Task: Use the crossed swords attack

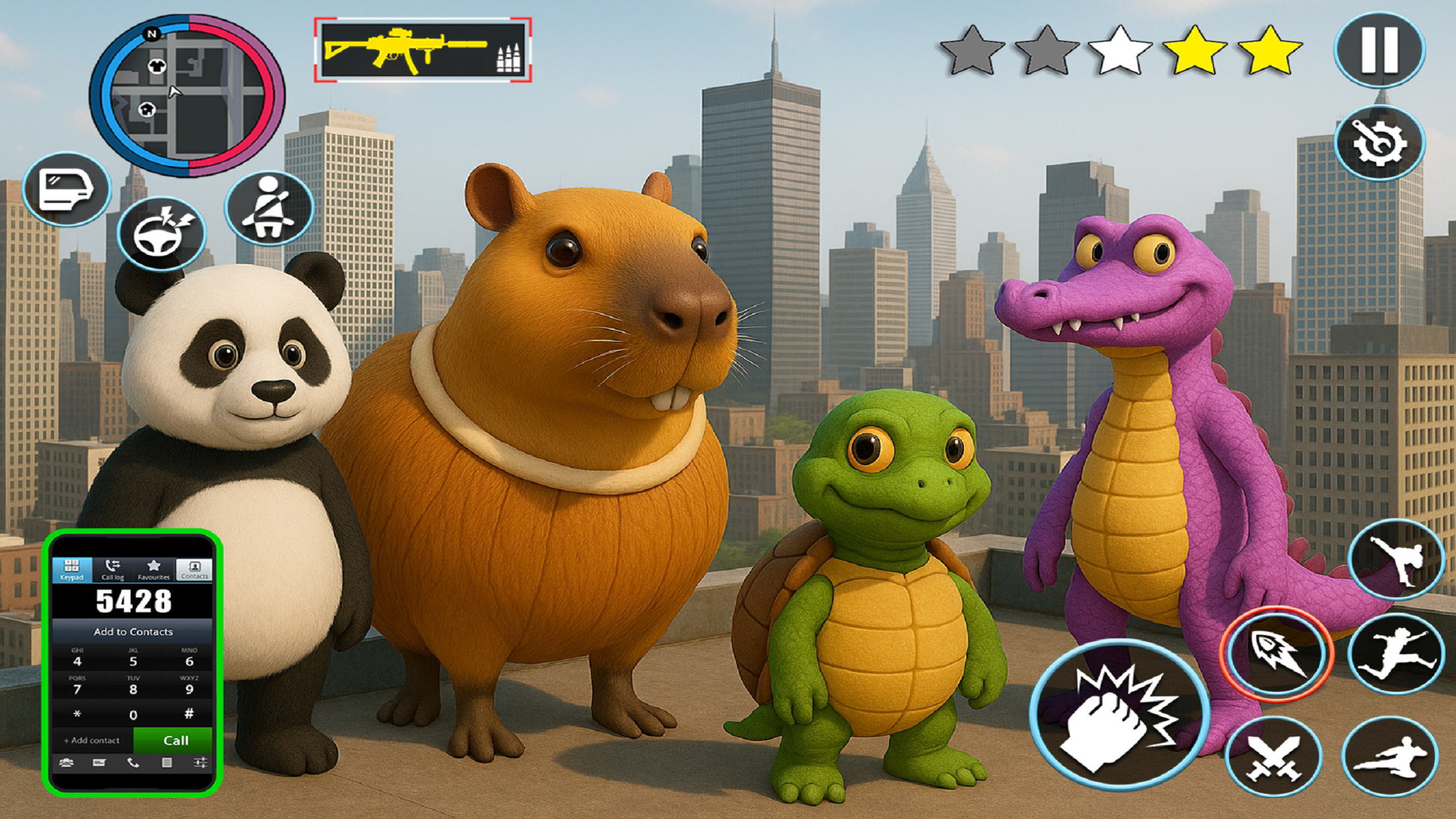Action: click(1273, 757)
